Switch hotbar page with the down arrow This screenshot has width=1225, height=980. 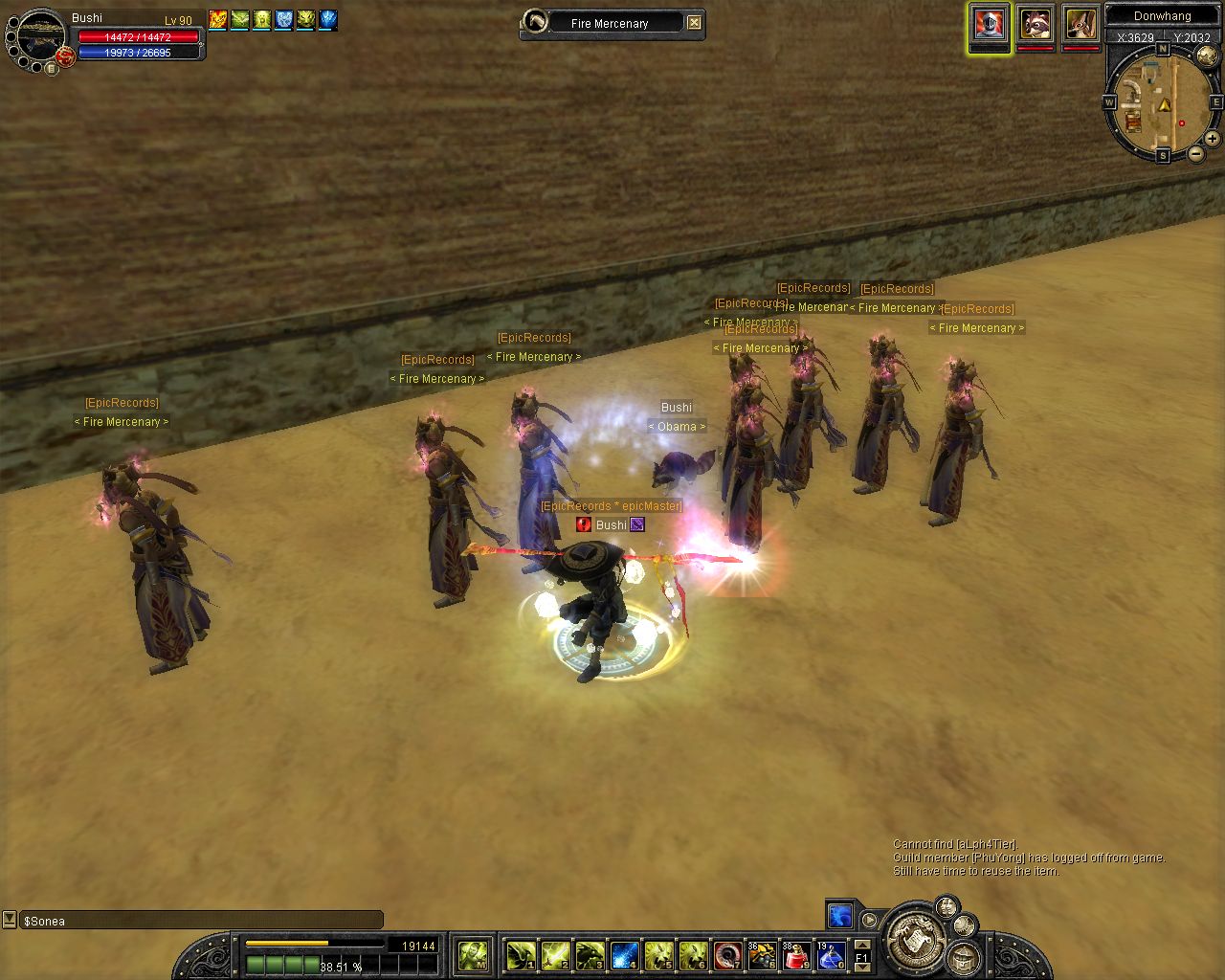[862, 967]
